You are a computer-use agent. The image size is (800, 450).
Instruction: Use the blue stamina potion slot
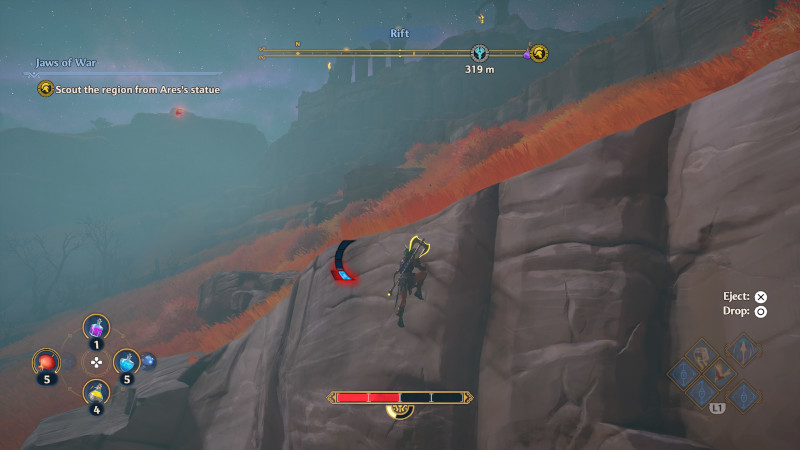[x=126, y=361]
